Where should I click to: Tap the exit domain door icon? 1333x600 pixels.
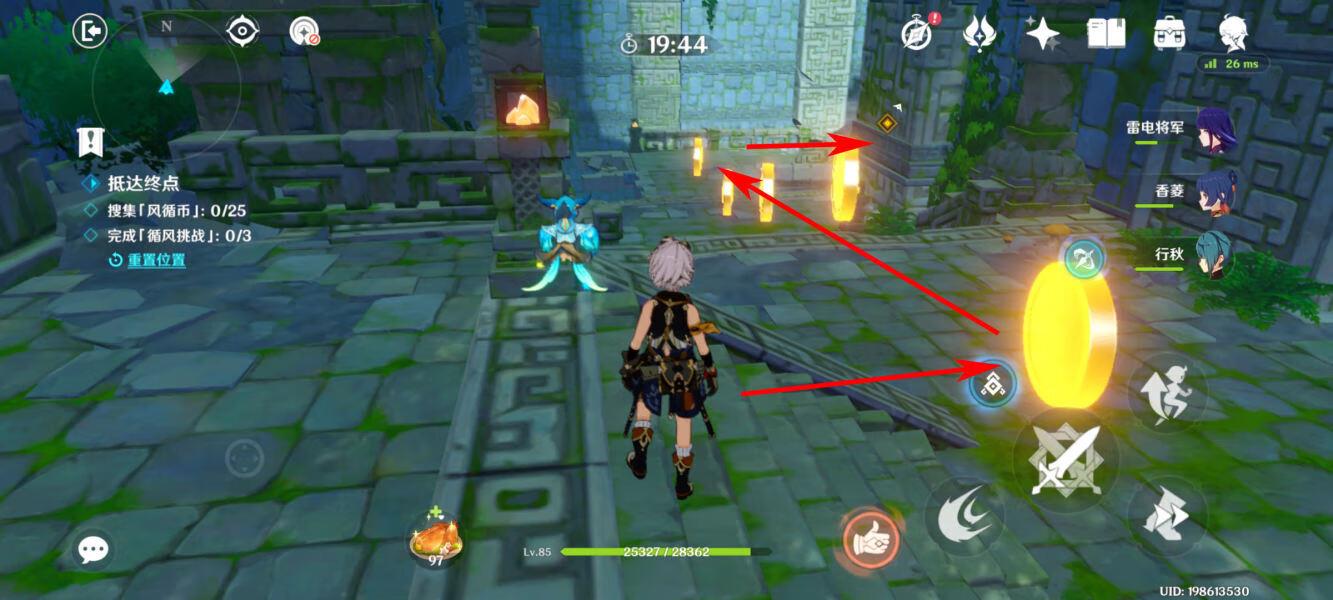(x=89, y=31)
